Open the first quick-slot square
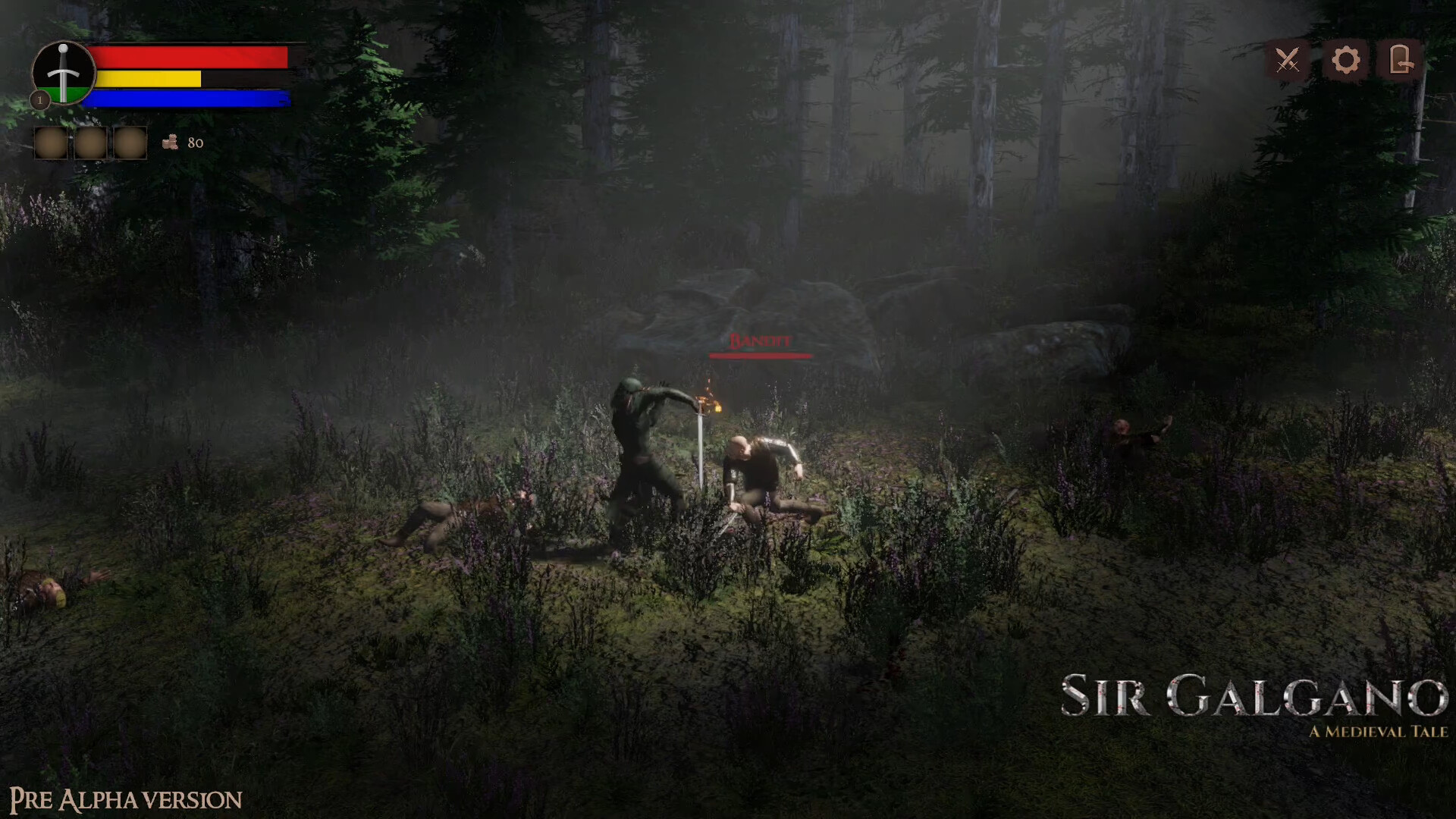This screenshot has width=1456, height=819. point(52,141)
